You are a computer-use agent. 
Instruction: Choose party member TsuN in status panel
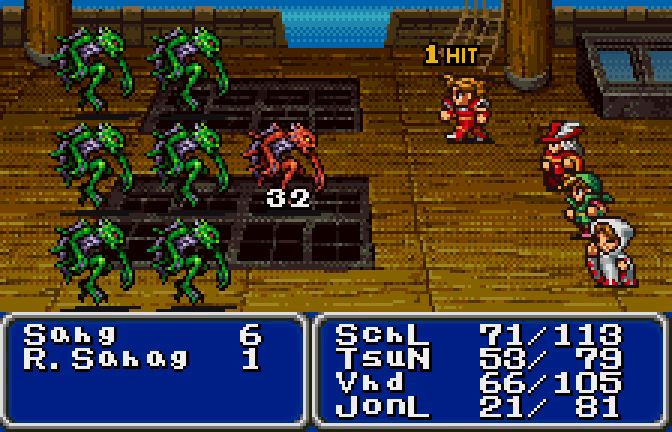(374, 358)
